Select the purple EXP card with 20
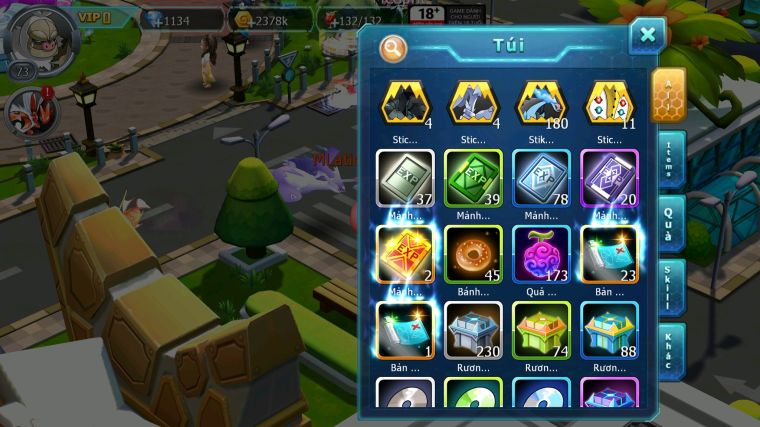 pyautogui.click(x=609, y=178)
